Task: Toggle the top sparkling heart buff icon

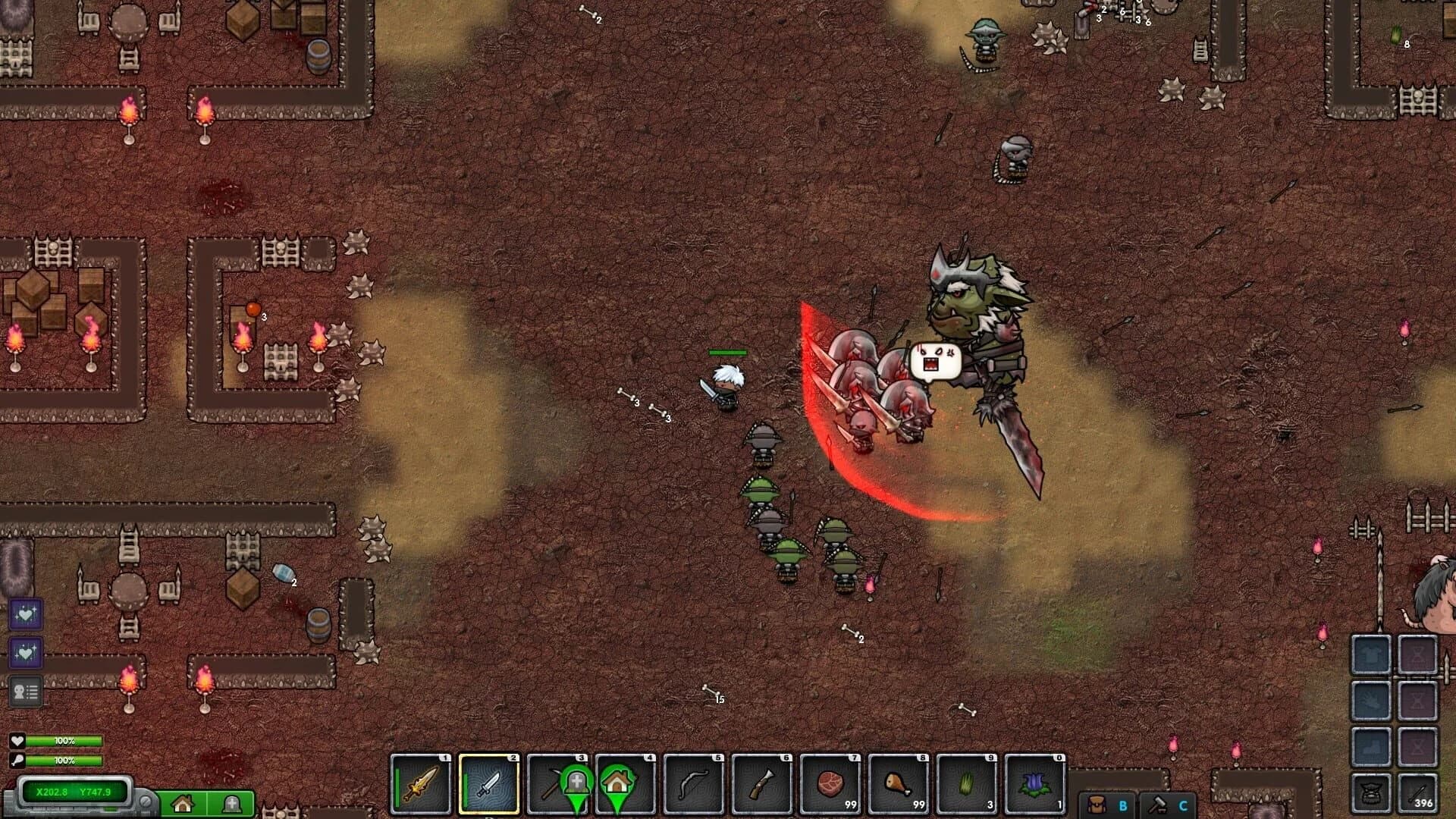Action: click(27, 616)
